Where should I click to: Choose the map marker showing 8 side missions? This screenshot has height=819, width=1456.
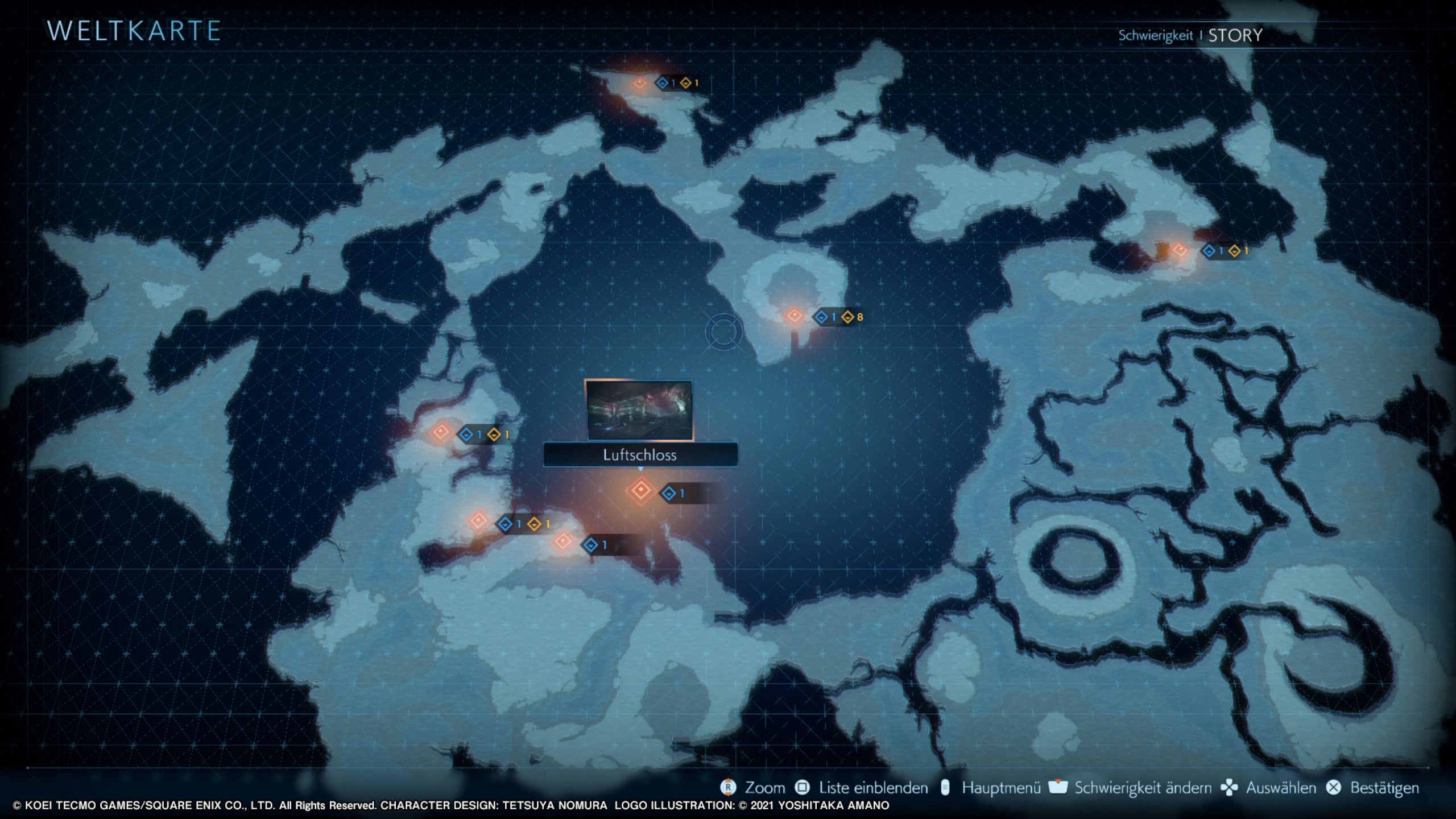(794, 316)
